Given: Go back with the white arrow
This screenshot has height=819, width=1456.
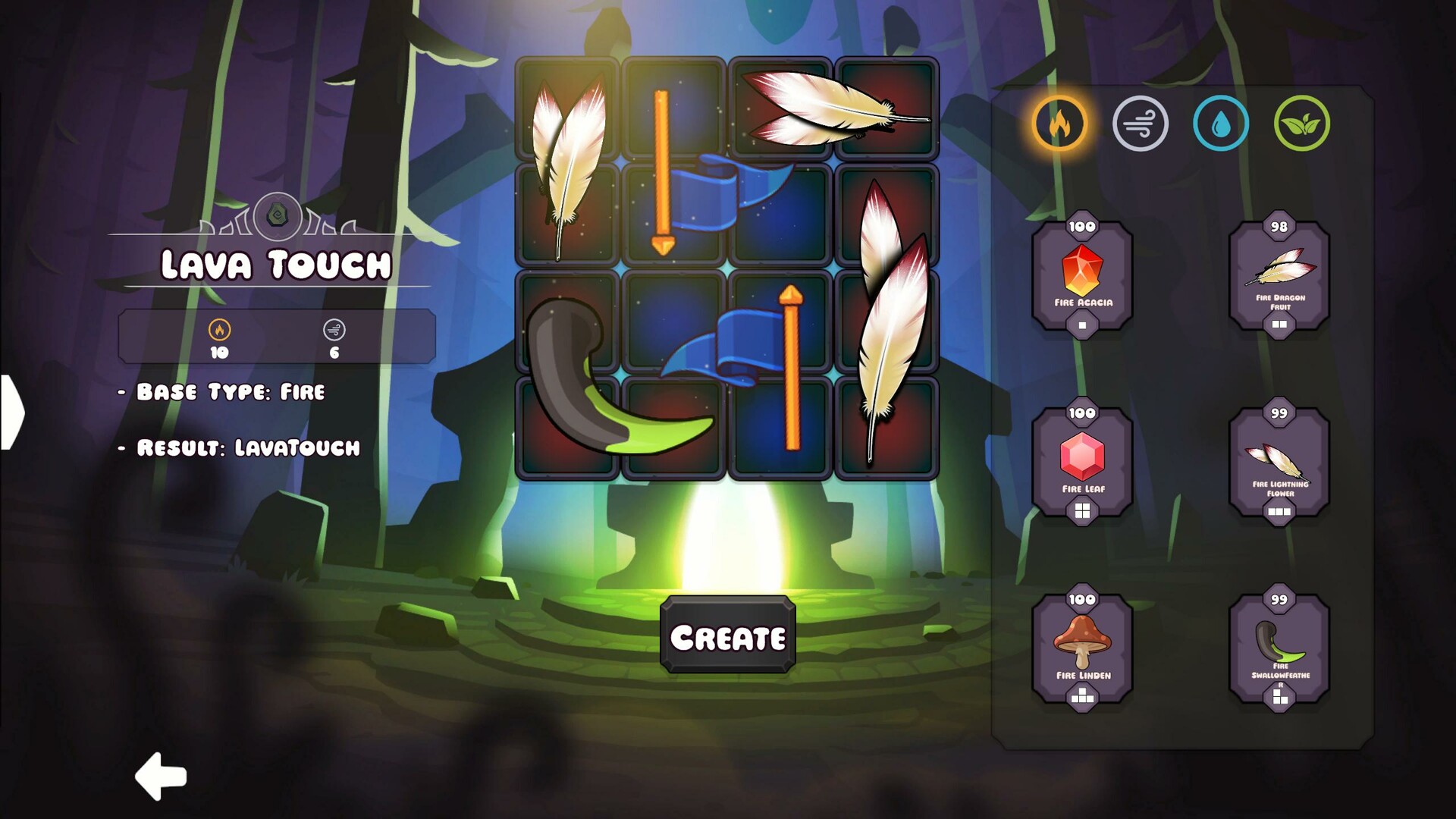Looking at the screenshot, I should pos(161,776).
